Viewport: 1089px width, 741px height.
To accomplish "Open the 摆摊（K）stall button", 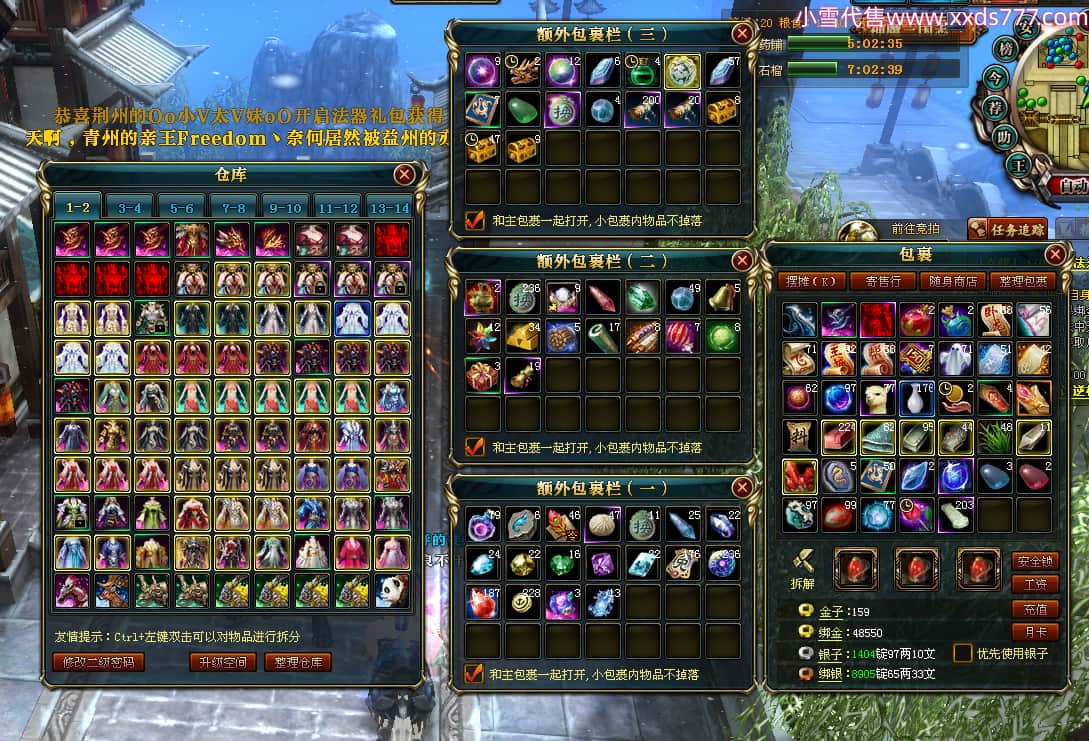I will click(x=811, y=281).
